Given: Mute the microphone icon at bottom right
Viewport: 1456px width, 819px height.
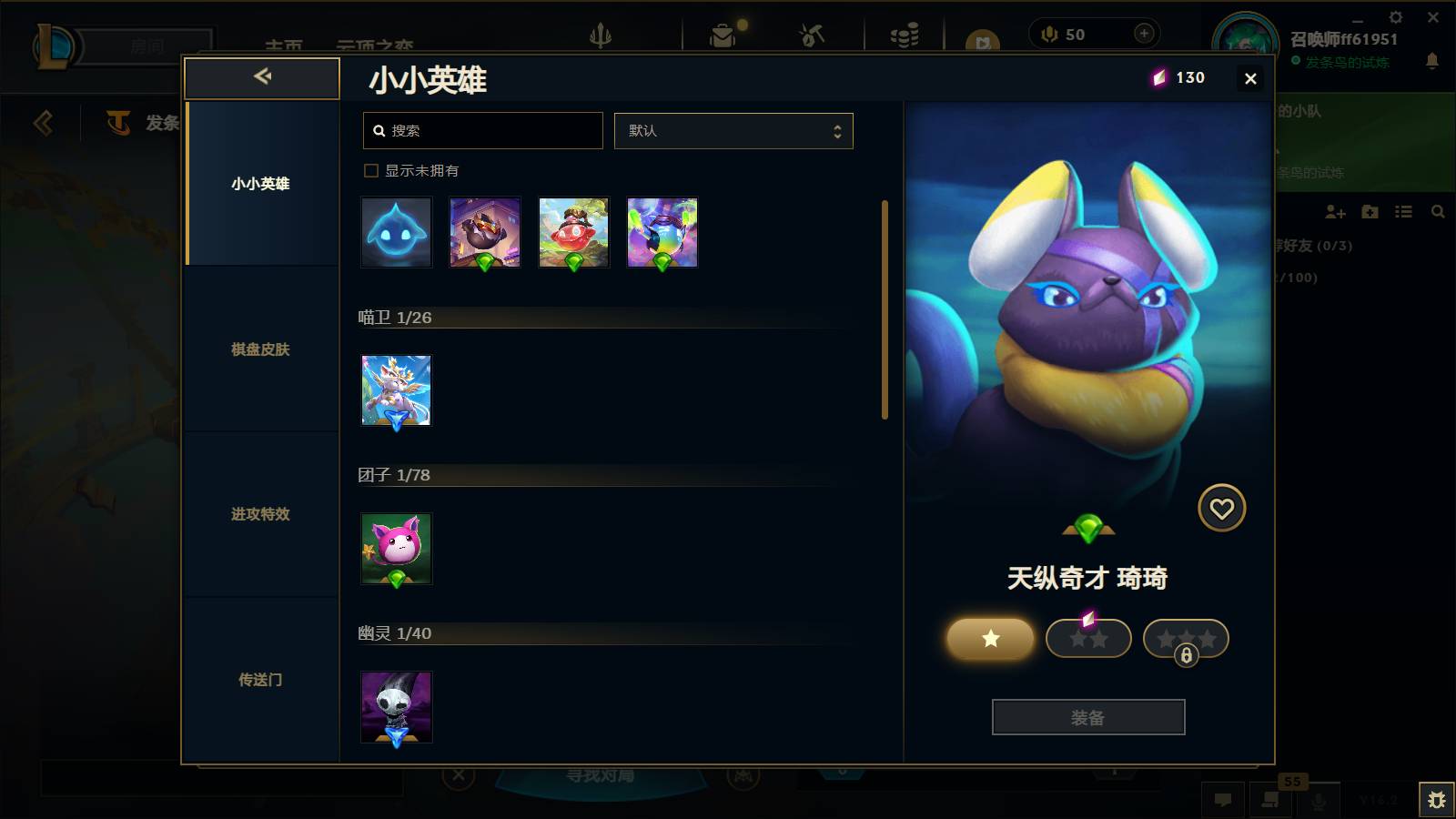Looking at the screenshot, I should tap(1319, 801).
